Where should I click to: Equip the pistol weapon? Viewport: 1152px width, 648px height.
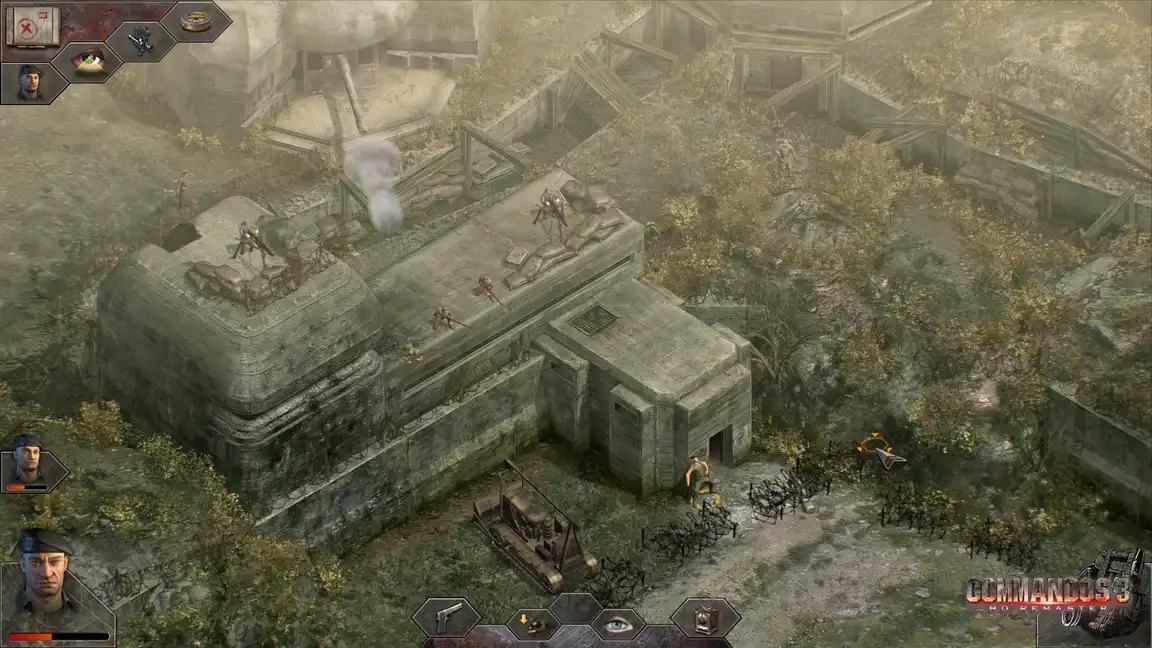447,615
